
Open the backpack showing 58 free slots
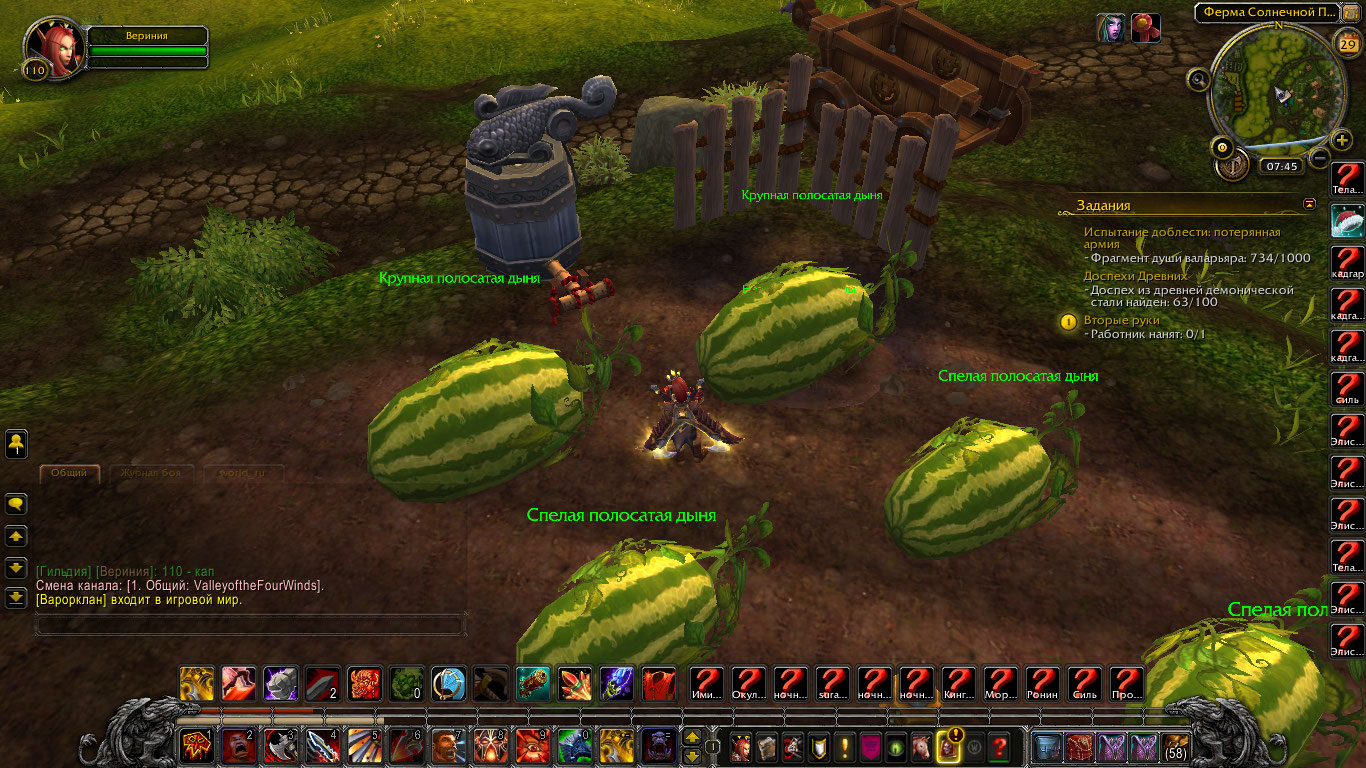coord(1175,746)
